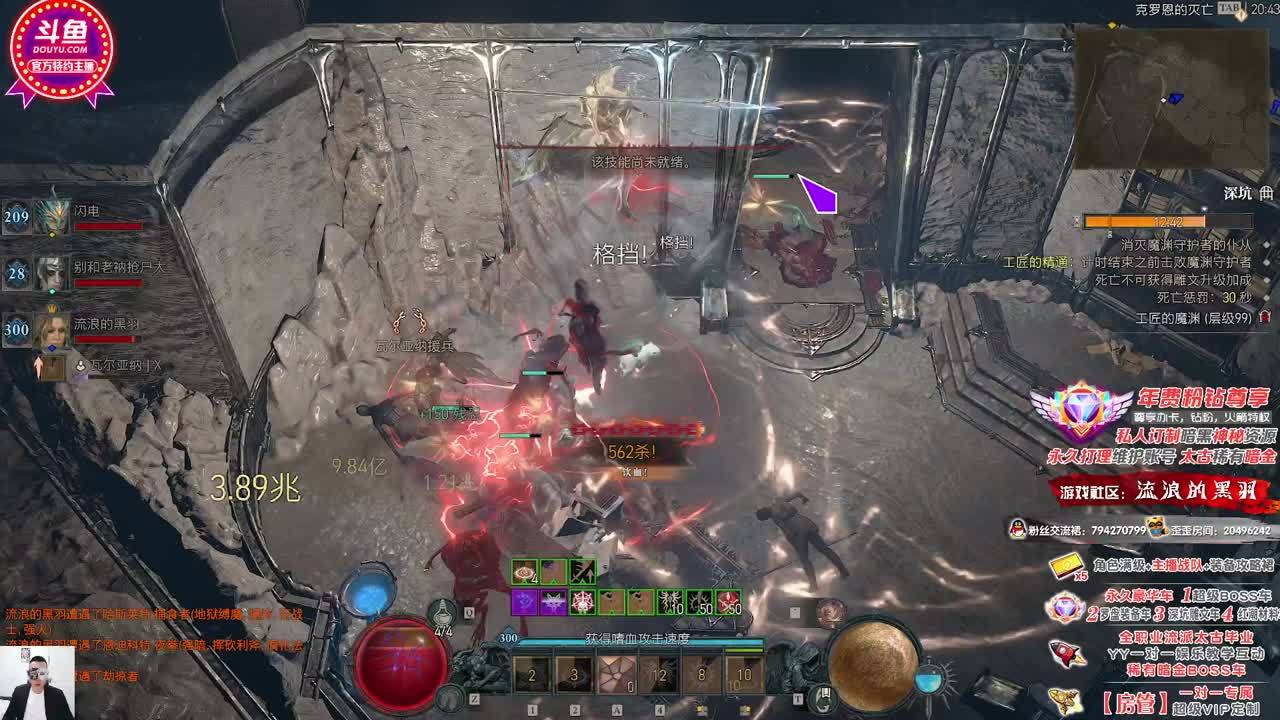This screenshot has width=1280, height=720.
Task: Click the 深坑 quest tracker header
Action: pyautogui.click(x=1237, y=193)
